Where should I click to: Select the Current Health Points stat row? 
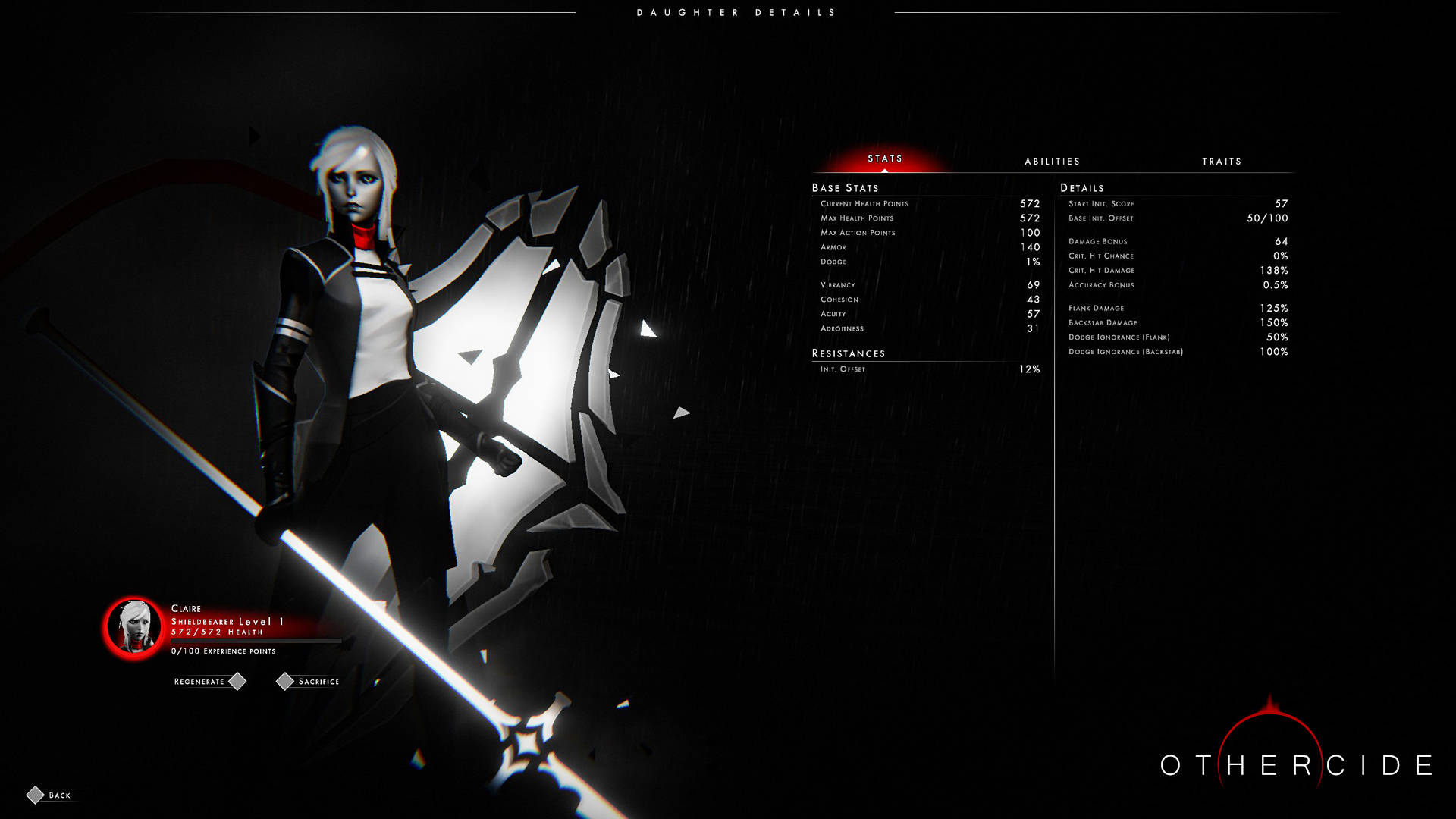(x=925, y=203)
